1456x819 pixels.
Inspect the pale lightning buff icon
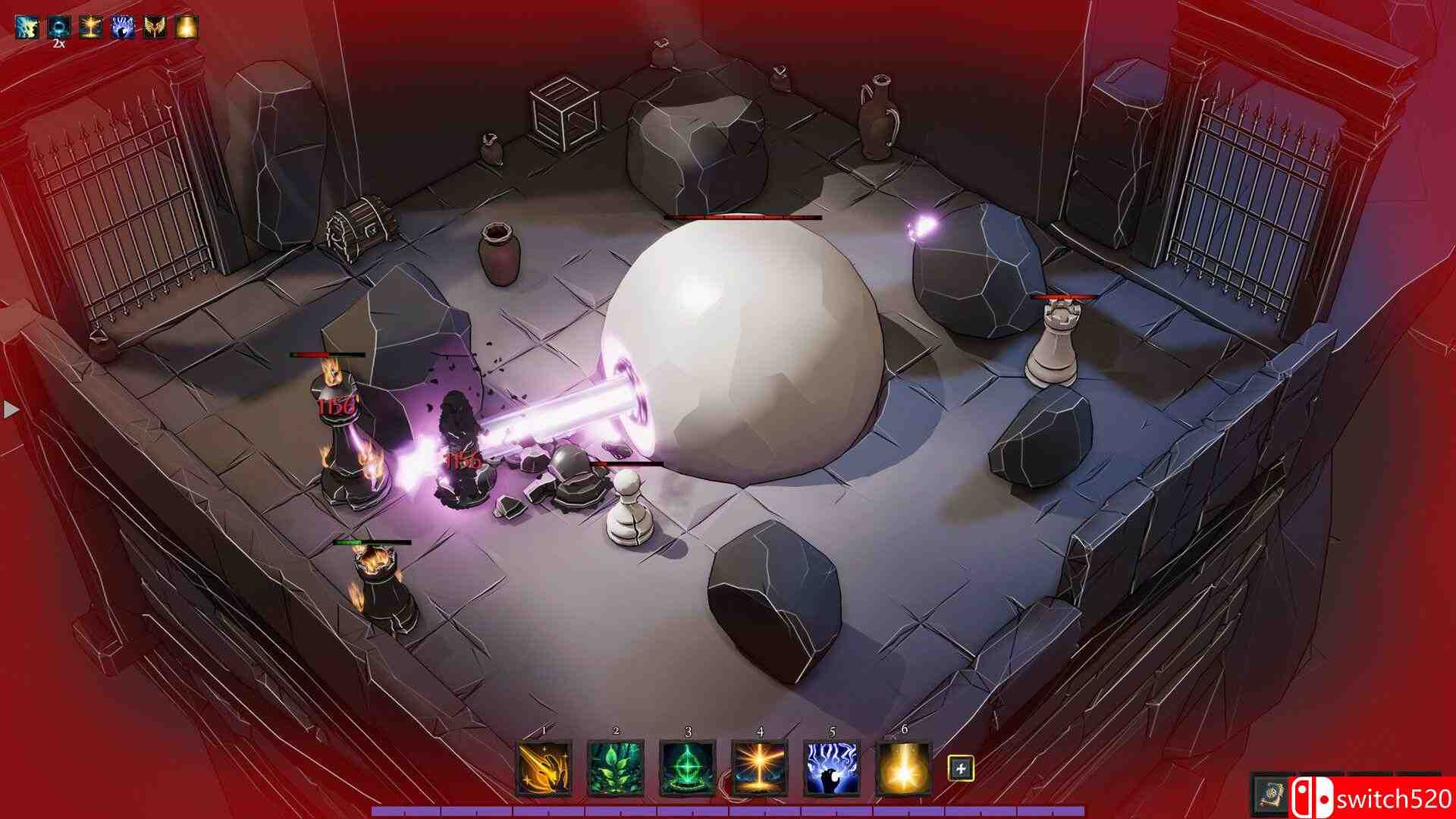click(27, 27)
